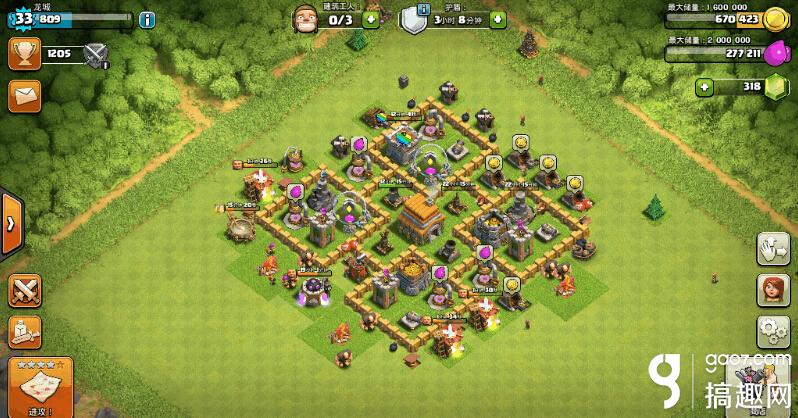
Task: Open the player profile info button
Action: 147,19
